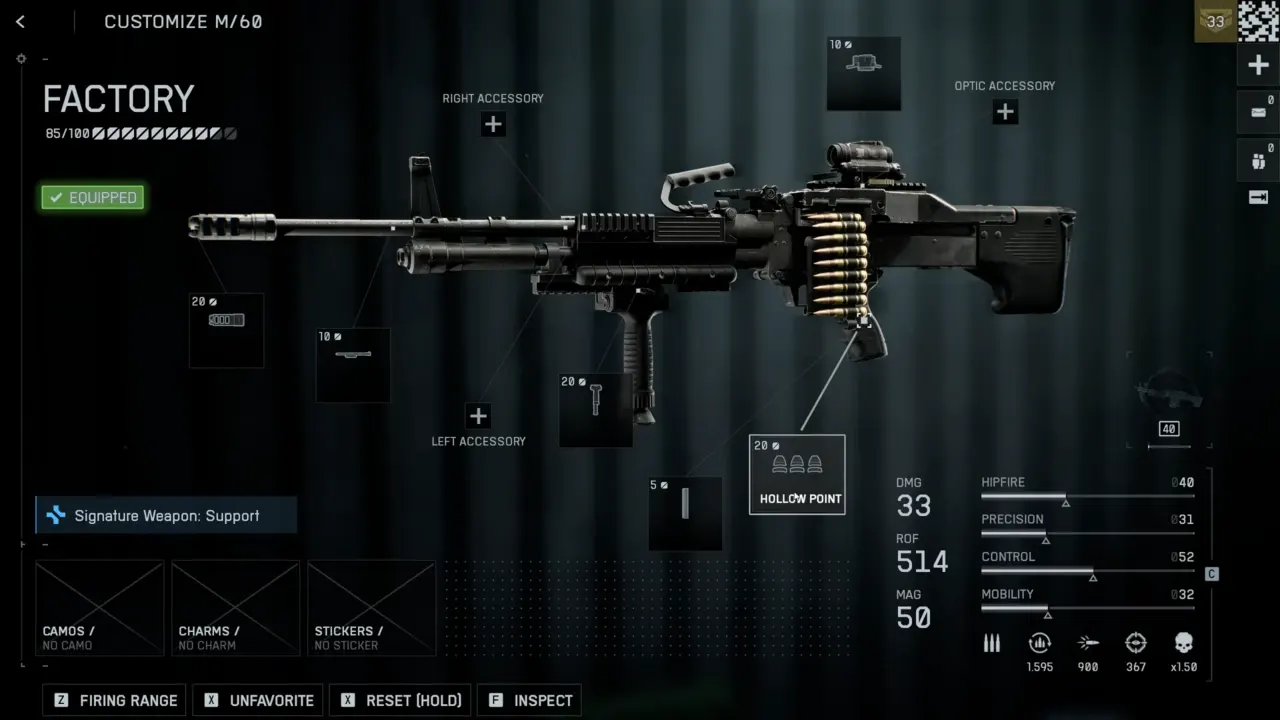Screen dimensions: 1280x720
Task: Select the Hollow Point ammo slot
Action: (x=797, y=475)
